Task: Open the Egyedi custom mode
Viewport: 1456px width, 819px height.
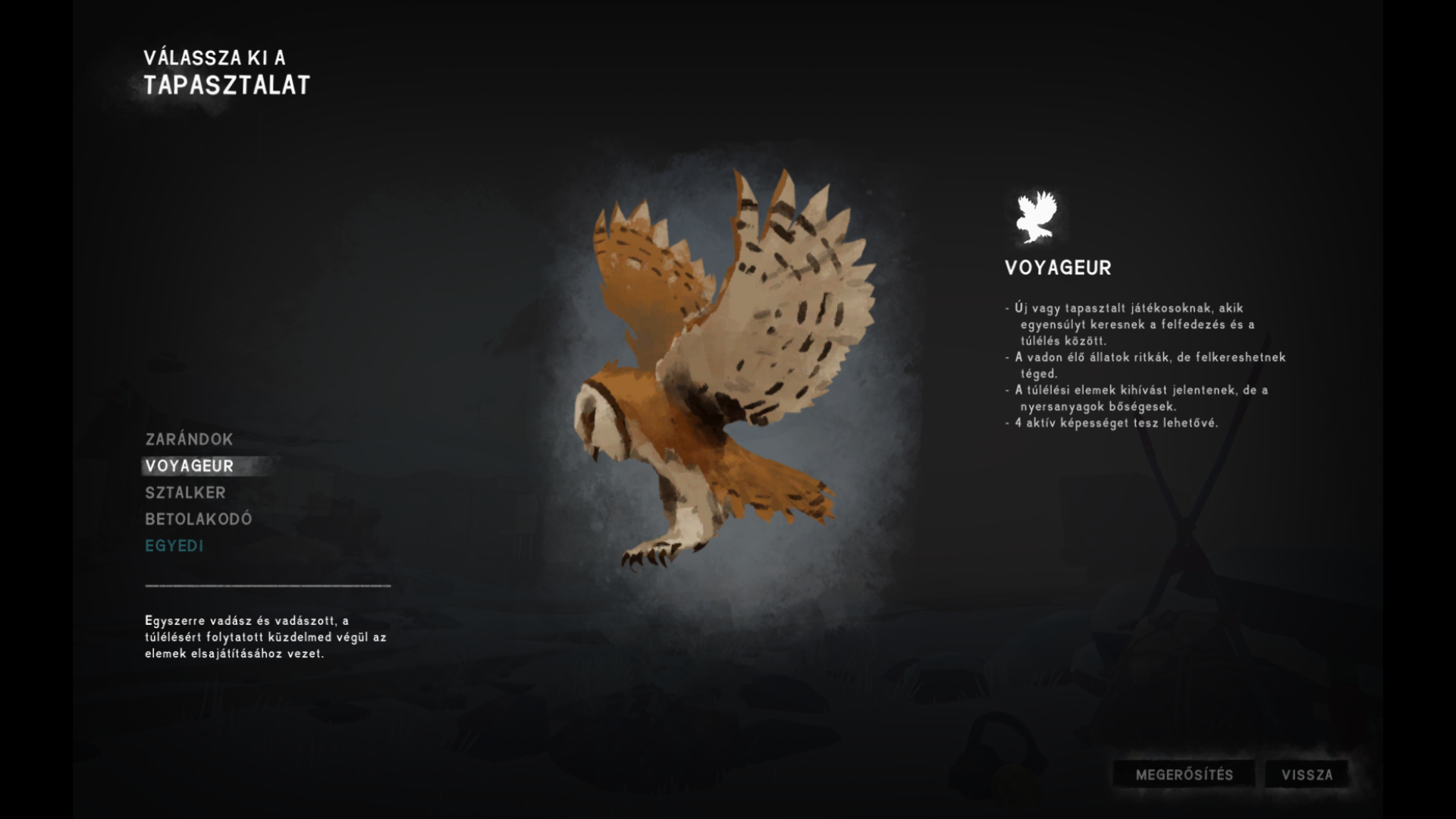Action: 174,545
